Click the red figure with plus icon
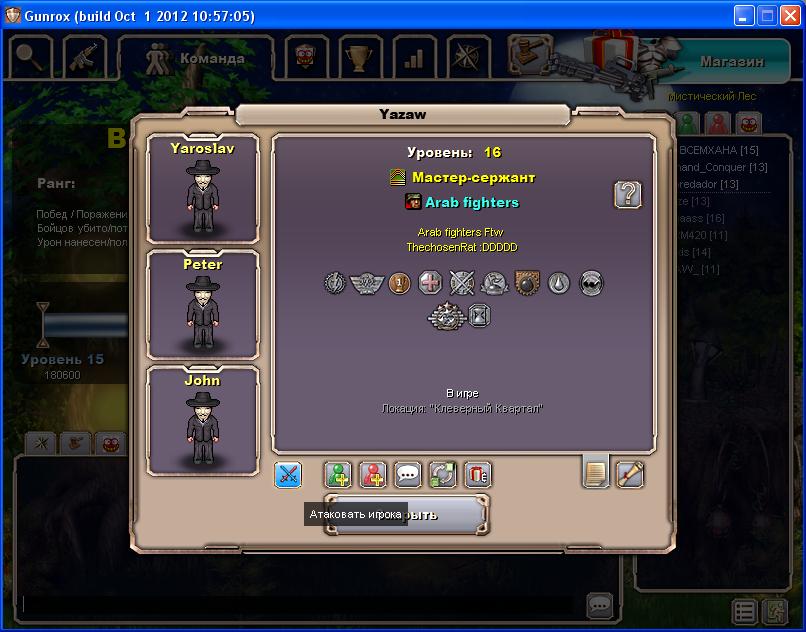Viewport: 806px width, 632px height. pos(374,474)
